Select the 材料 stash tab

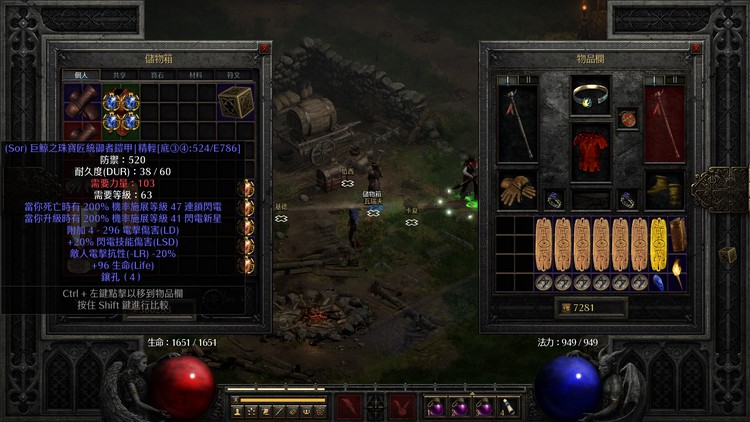pos(195,74)
